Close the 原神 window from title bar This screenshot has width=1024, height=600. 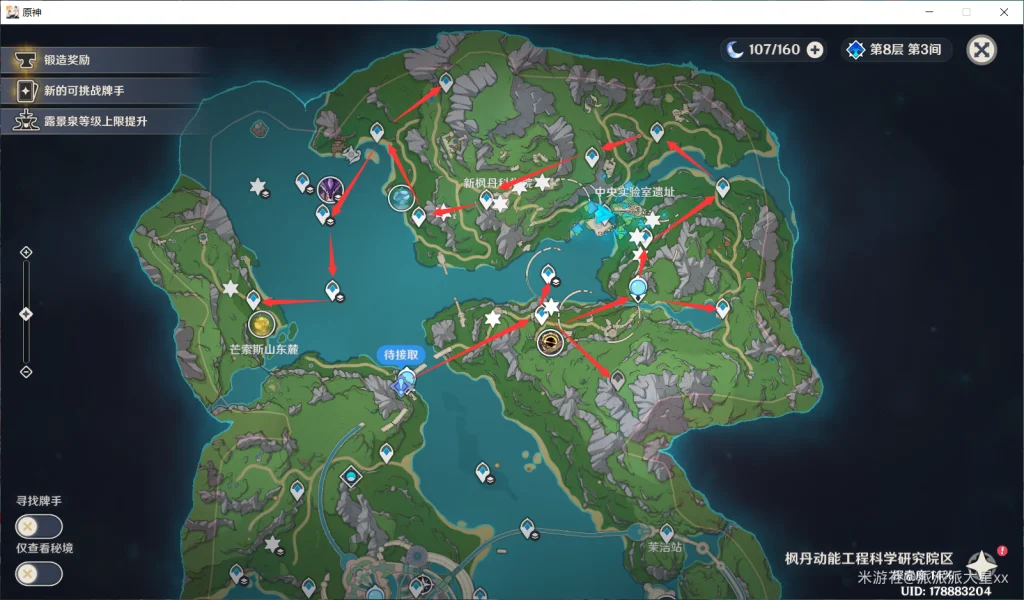(x=1003, y=12)
